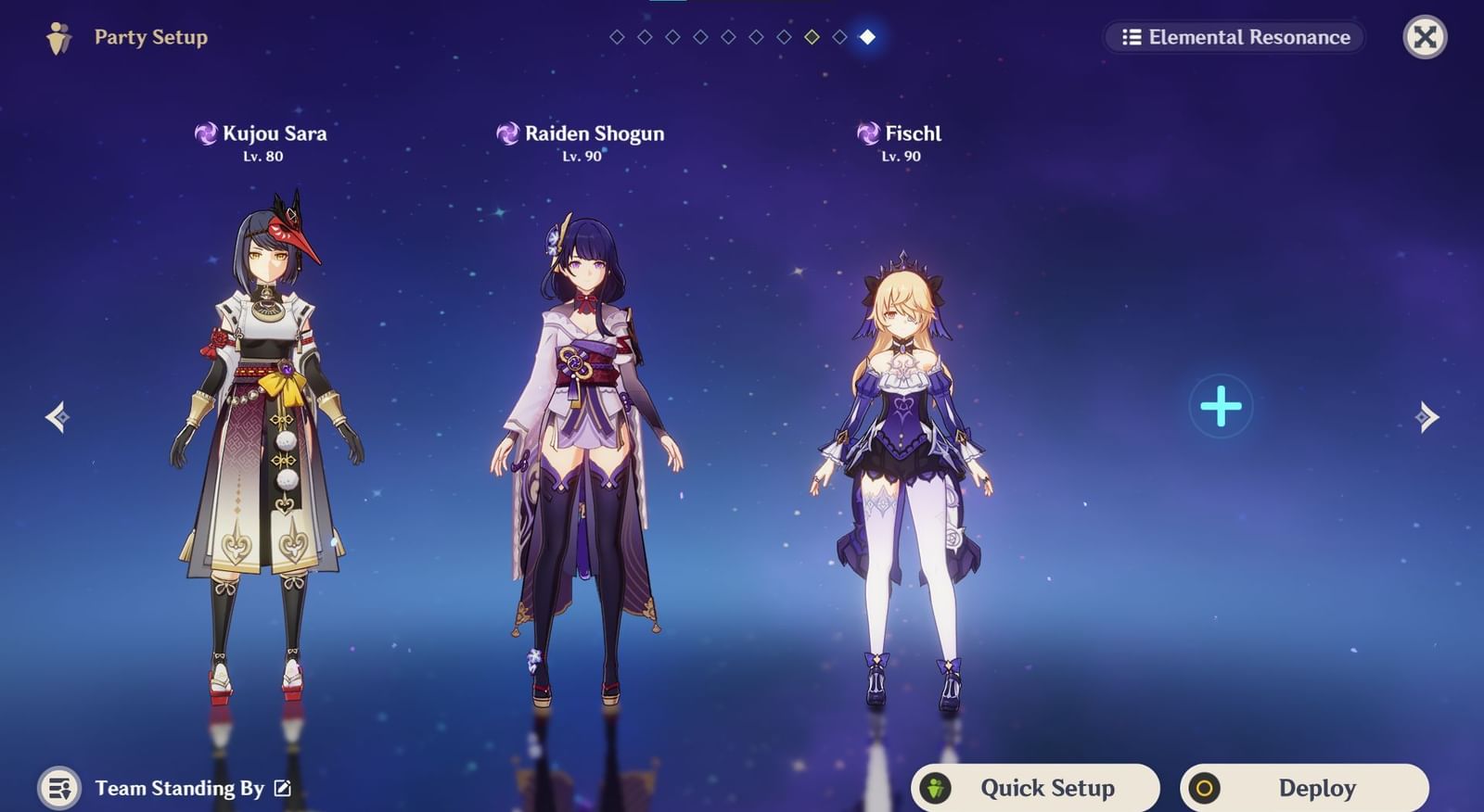
Task: Select the Electro symbol above Fischl
Action: click(x=868, y=133)
